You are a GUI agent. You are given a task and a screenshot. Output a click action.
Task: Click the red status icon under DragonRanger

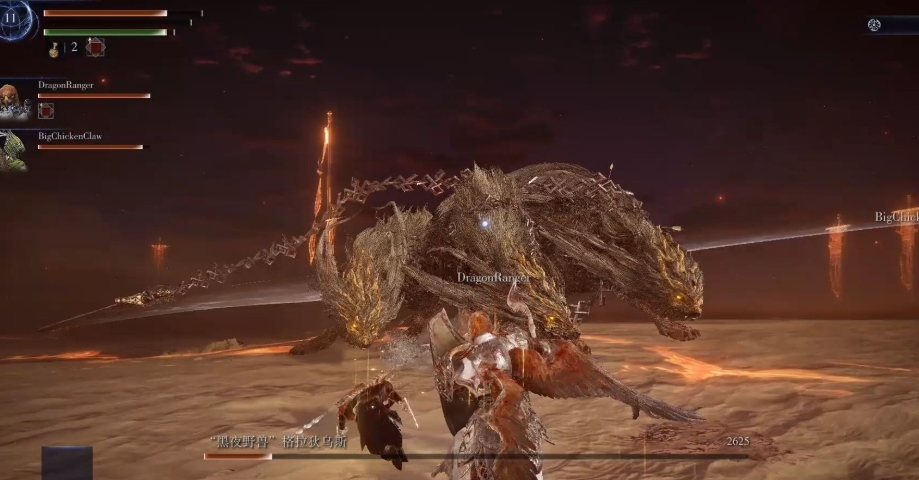click(x=46, y=111)
